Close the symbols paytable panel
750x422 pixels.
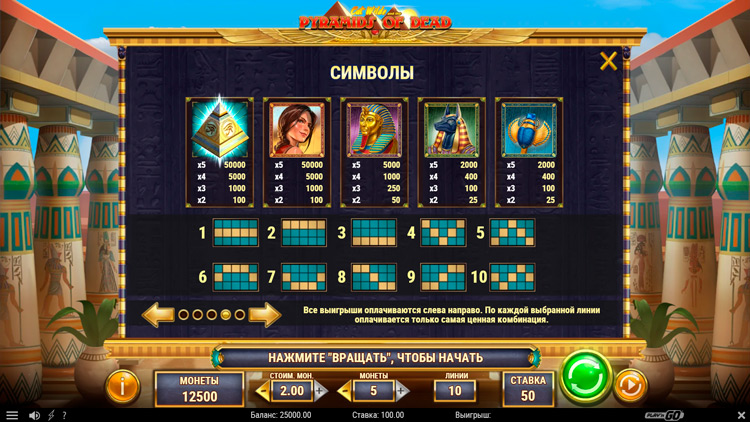[608, 62]
